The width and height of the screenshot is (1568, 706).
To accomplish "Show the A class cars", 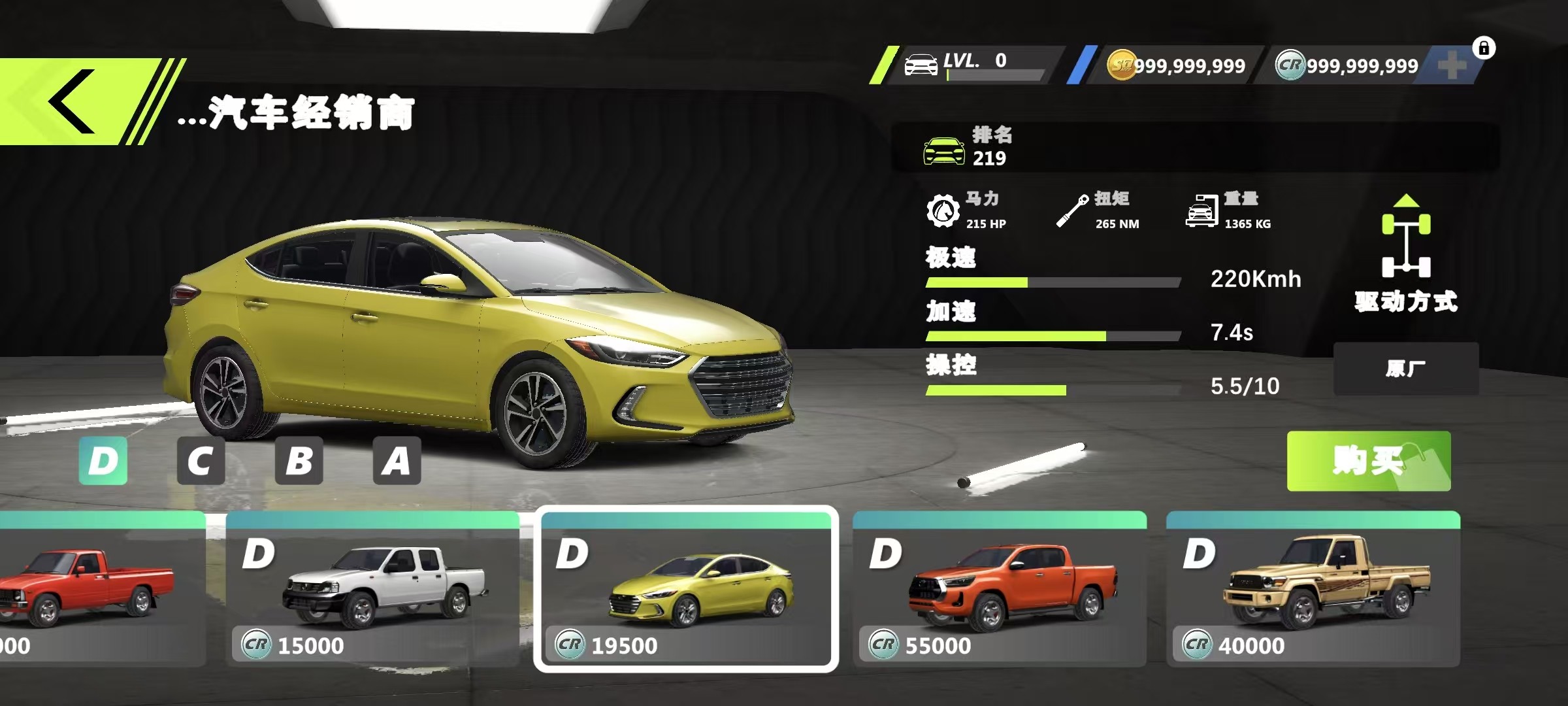I will point(397,461).
